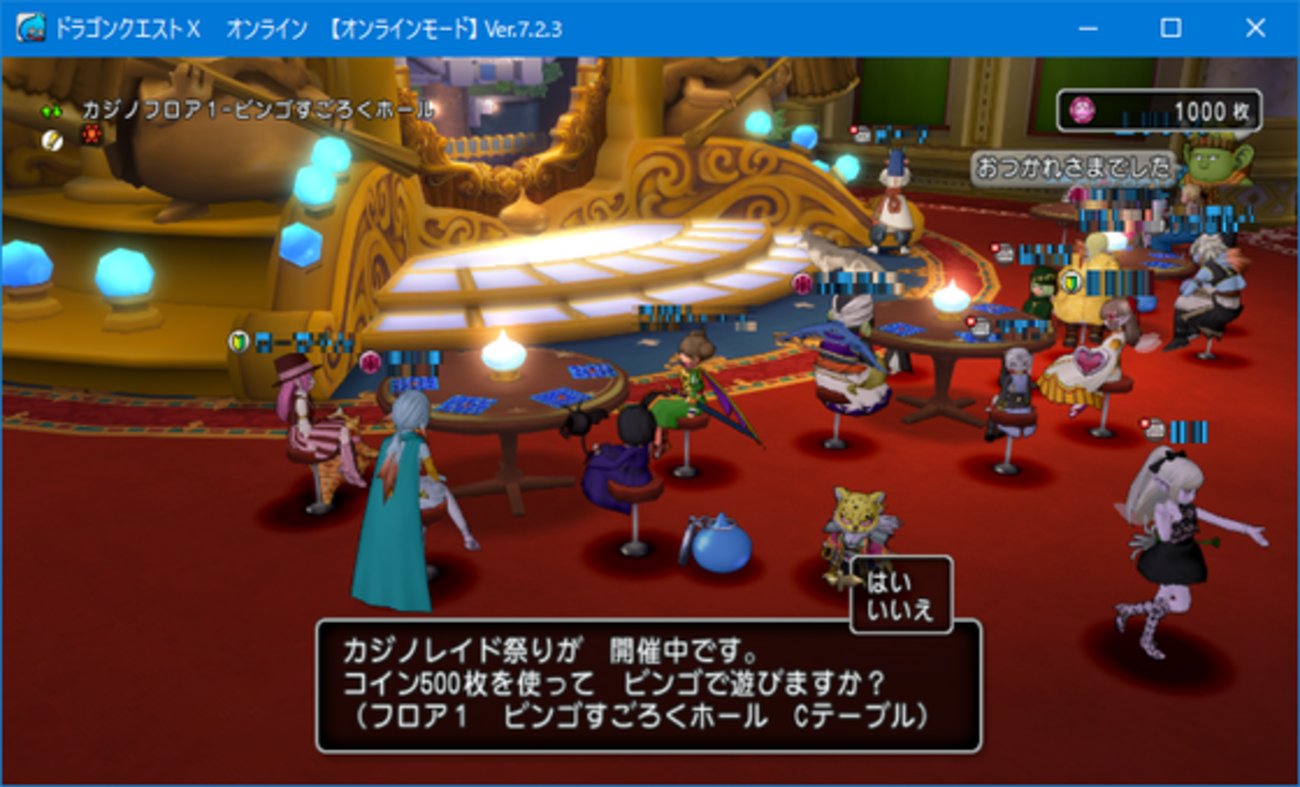Viewport: 1300px width, 787px height.
Task: Click the red badge beside the top merchant's name
Action: point(853,129)
